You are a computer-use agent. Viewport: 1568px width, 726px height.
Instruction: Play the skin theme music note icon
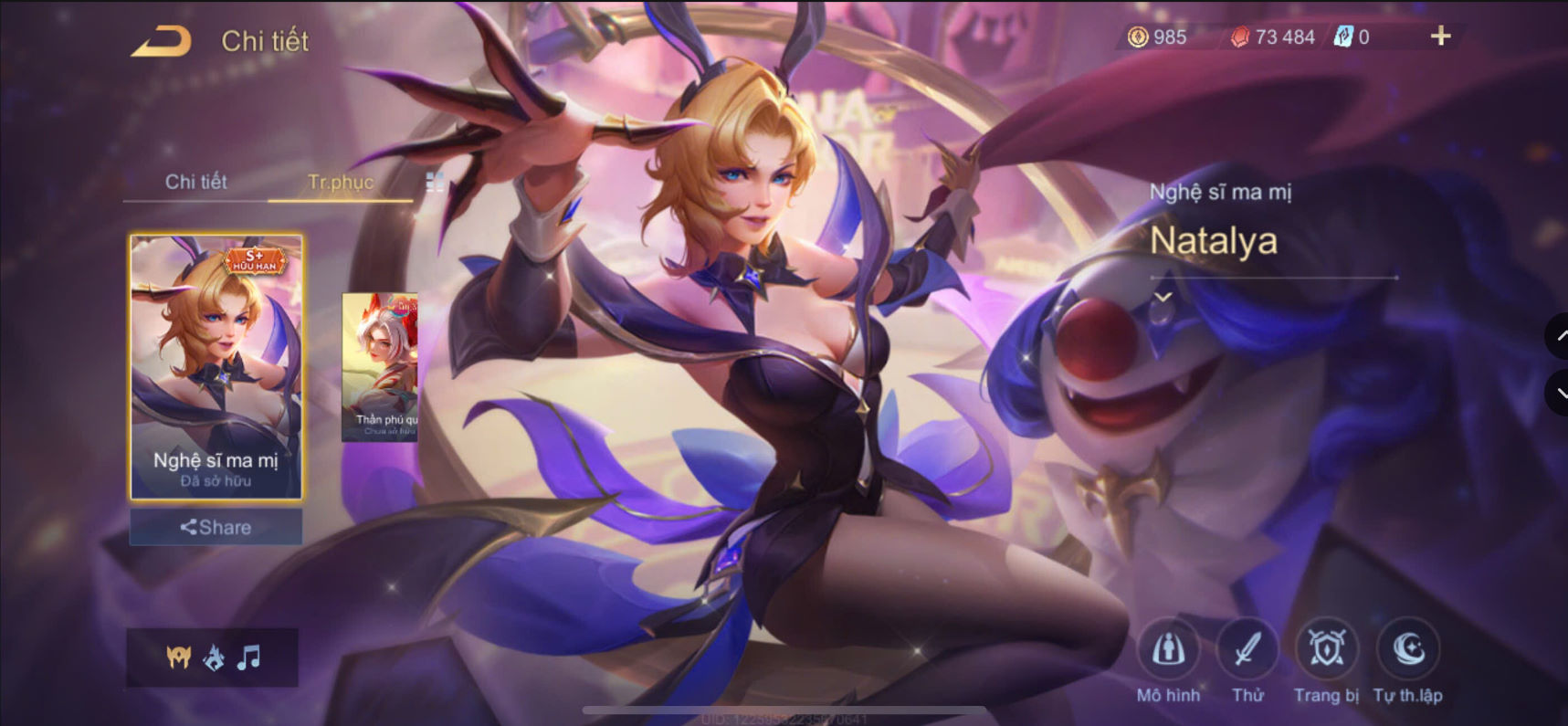click(248, 658)
